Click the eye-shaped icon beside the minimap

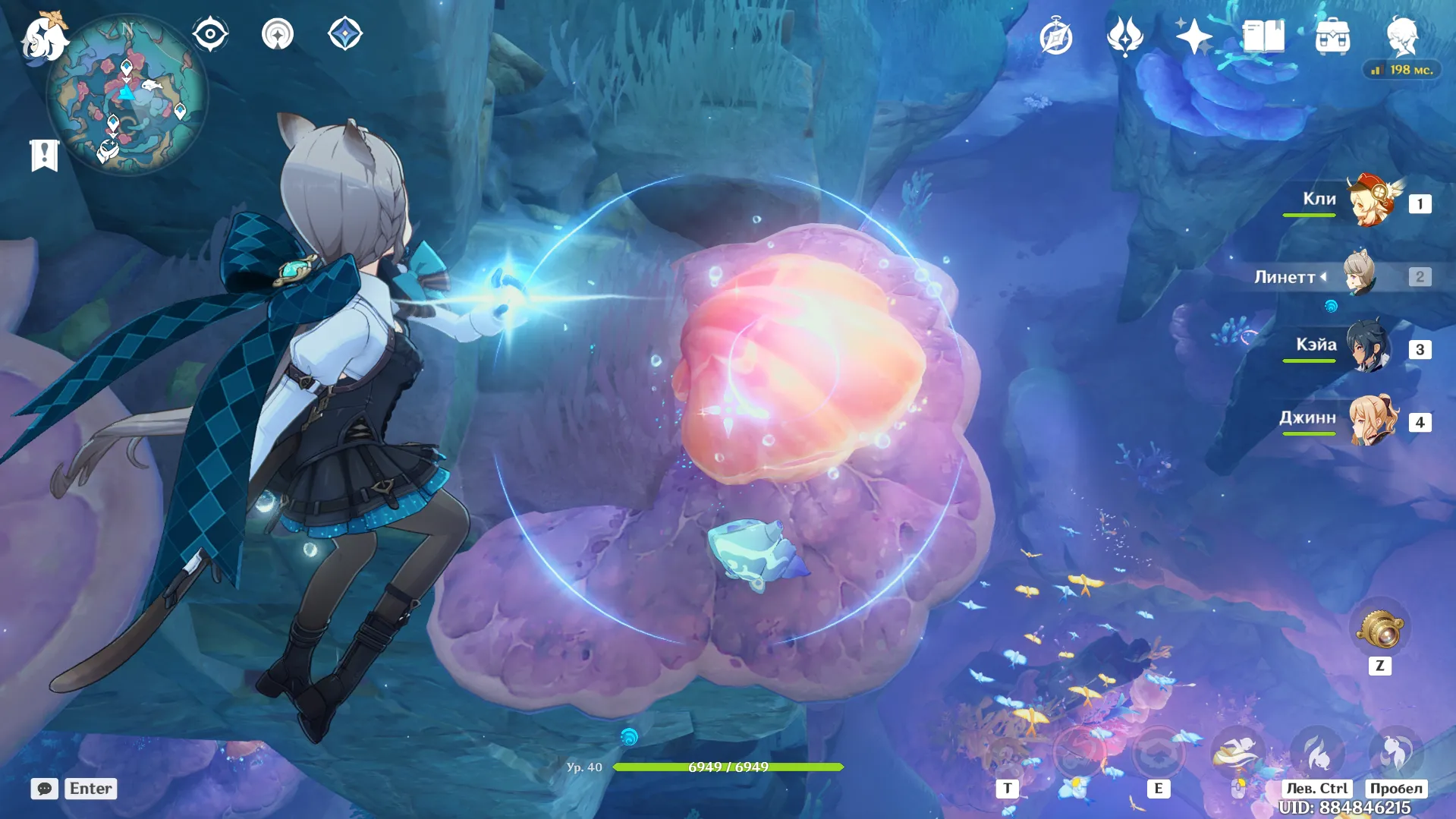click(x=210, y=34)
